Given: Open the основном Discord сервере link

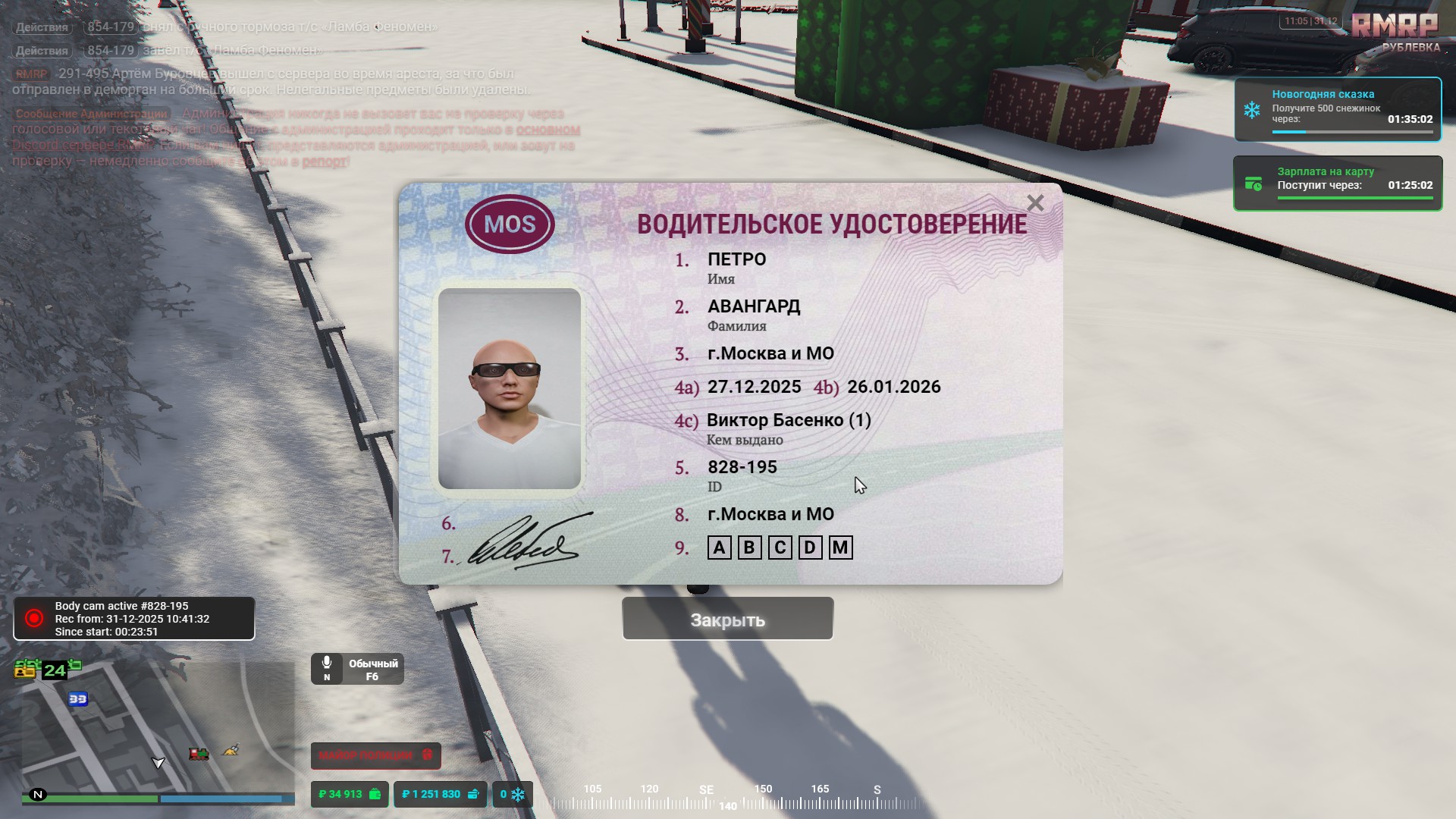Looking at the screenshot, I should (x=548, y=130).
